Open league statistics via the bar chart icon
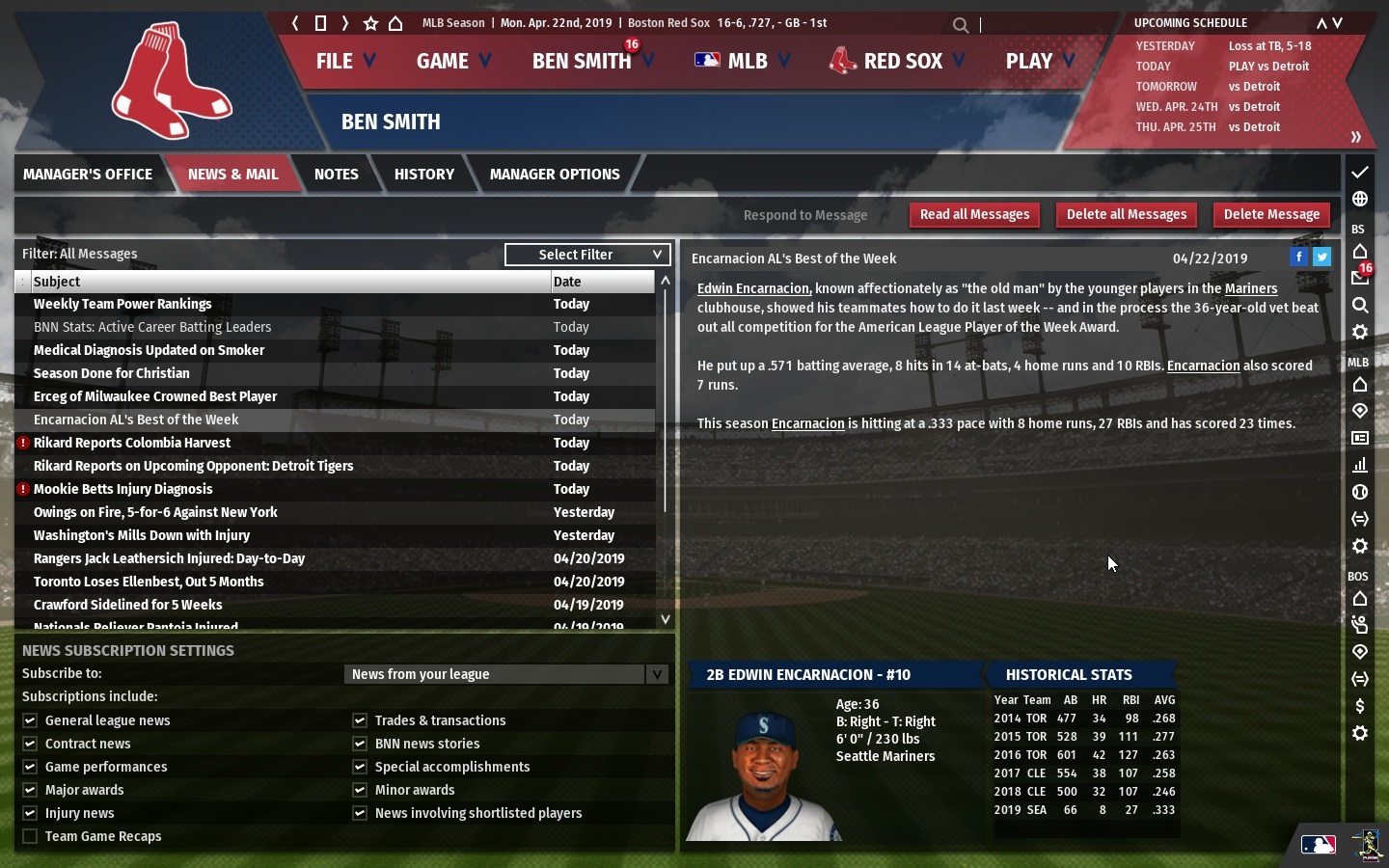This screenshot has width=1389, height=868. pos(1360,466)
